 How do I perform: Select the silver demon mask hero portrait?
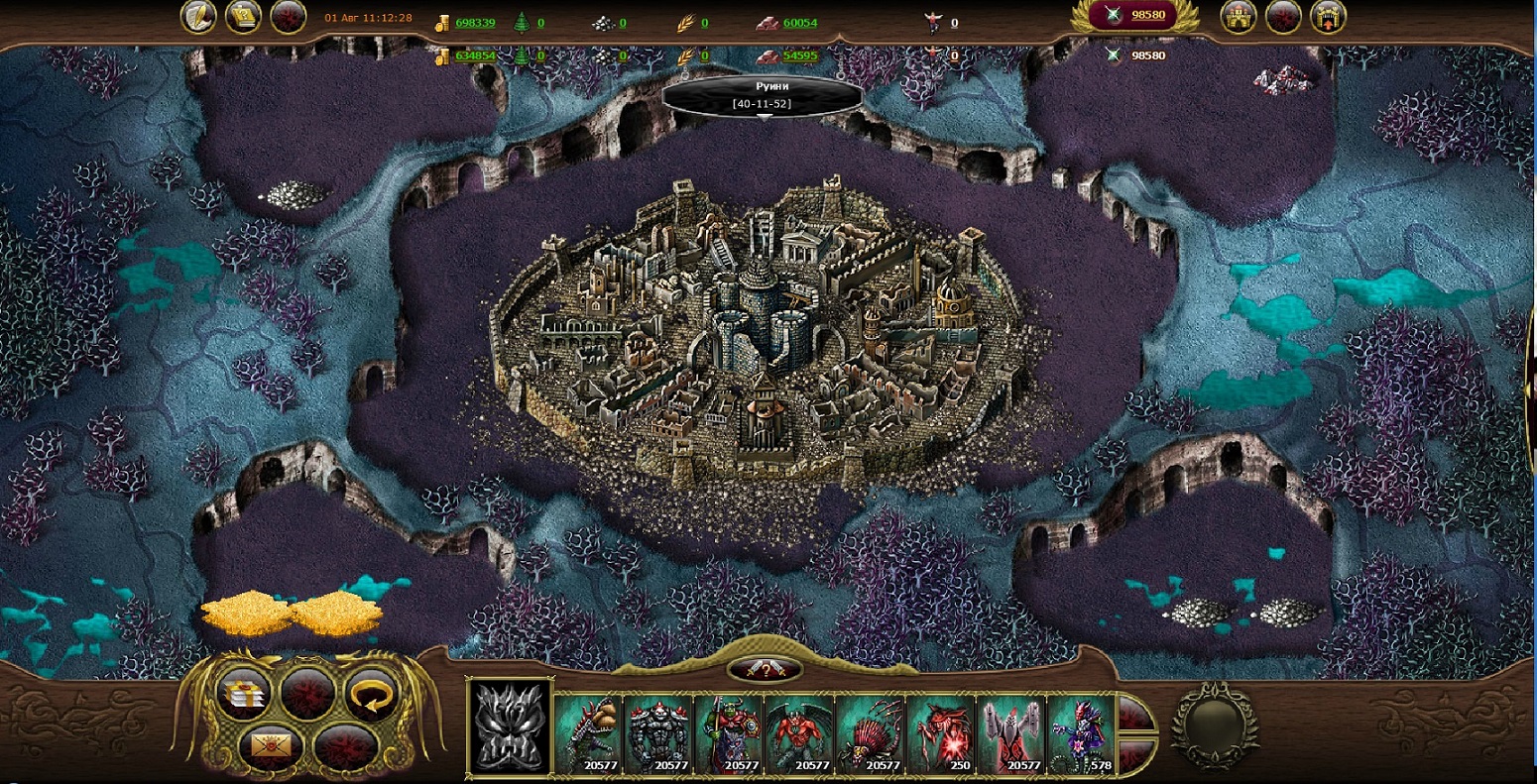[510, 727]
